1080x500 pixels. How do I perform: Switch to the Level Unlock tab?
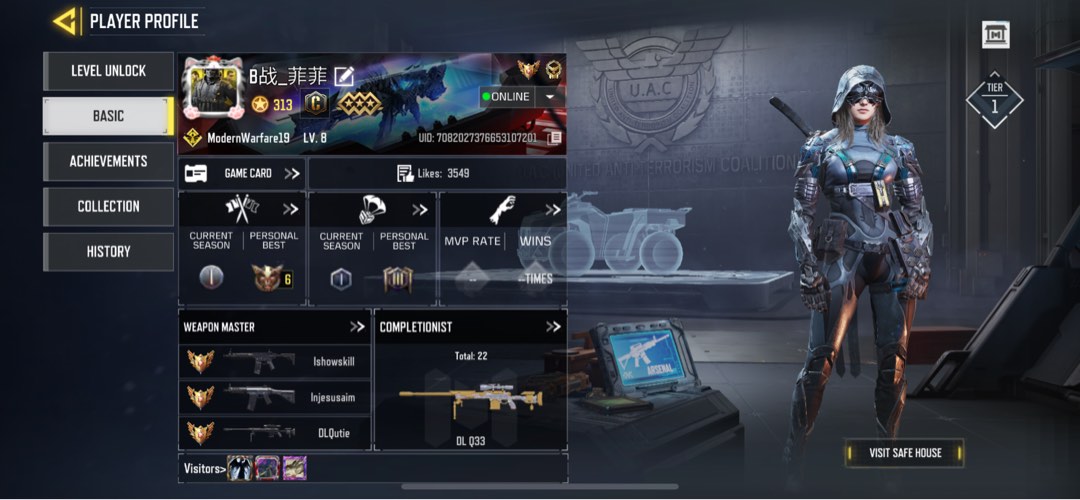pos(108,71)
